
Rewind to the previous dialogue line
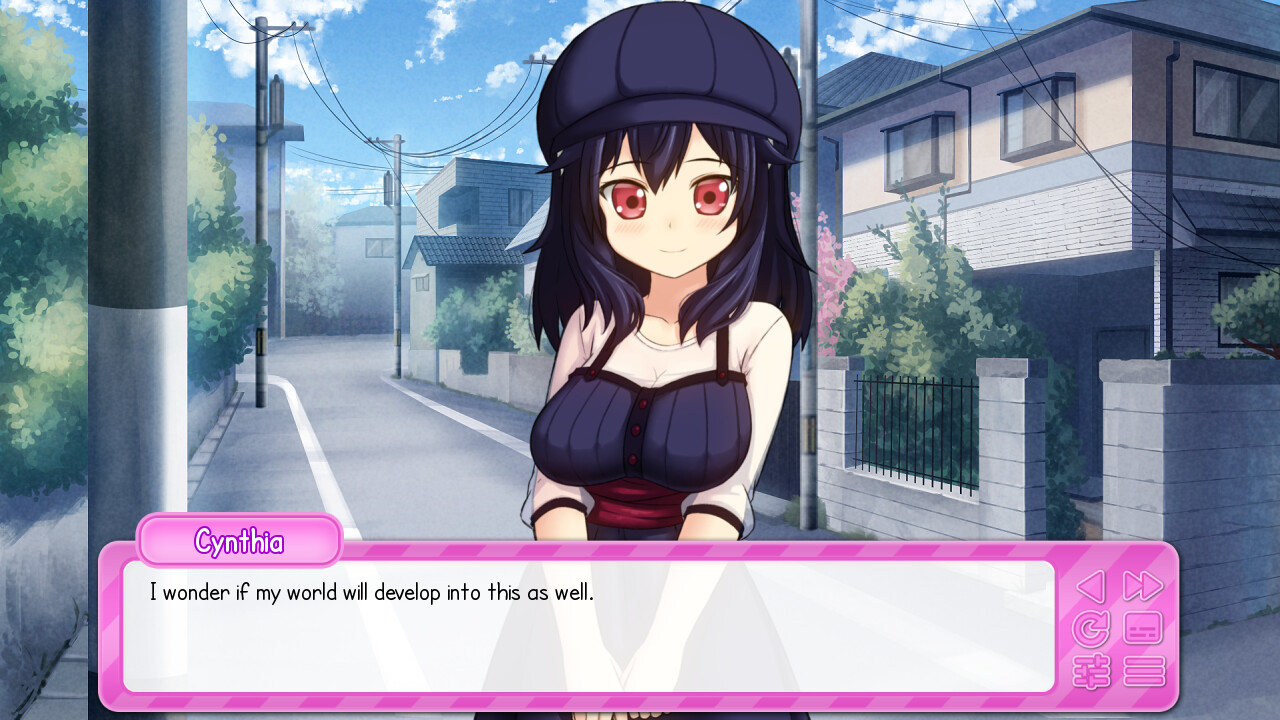click(x=1090, y=586)
